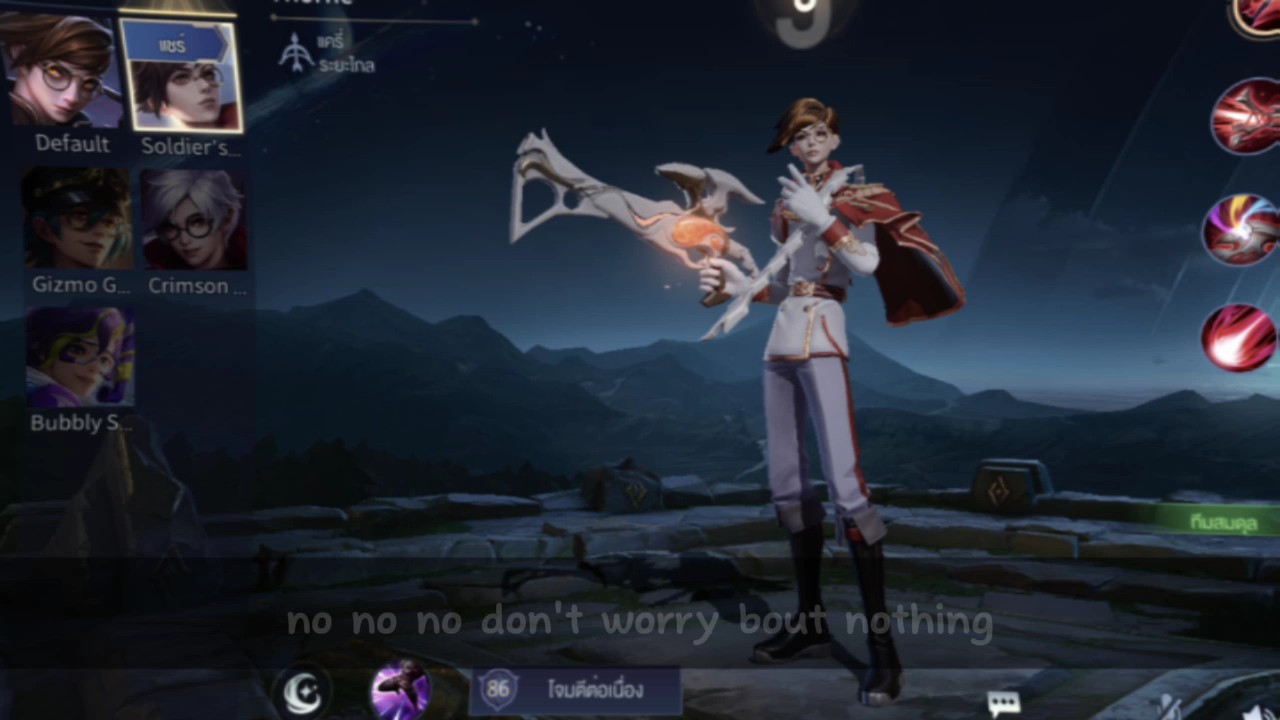Choose the Soldier's skin thumbnail

pos(182,76)
